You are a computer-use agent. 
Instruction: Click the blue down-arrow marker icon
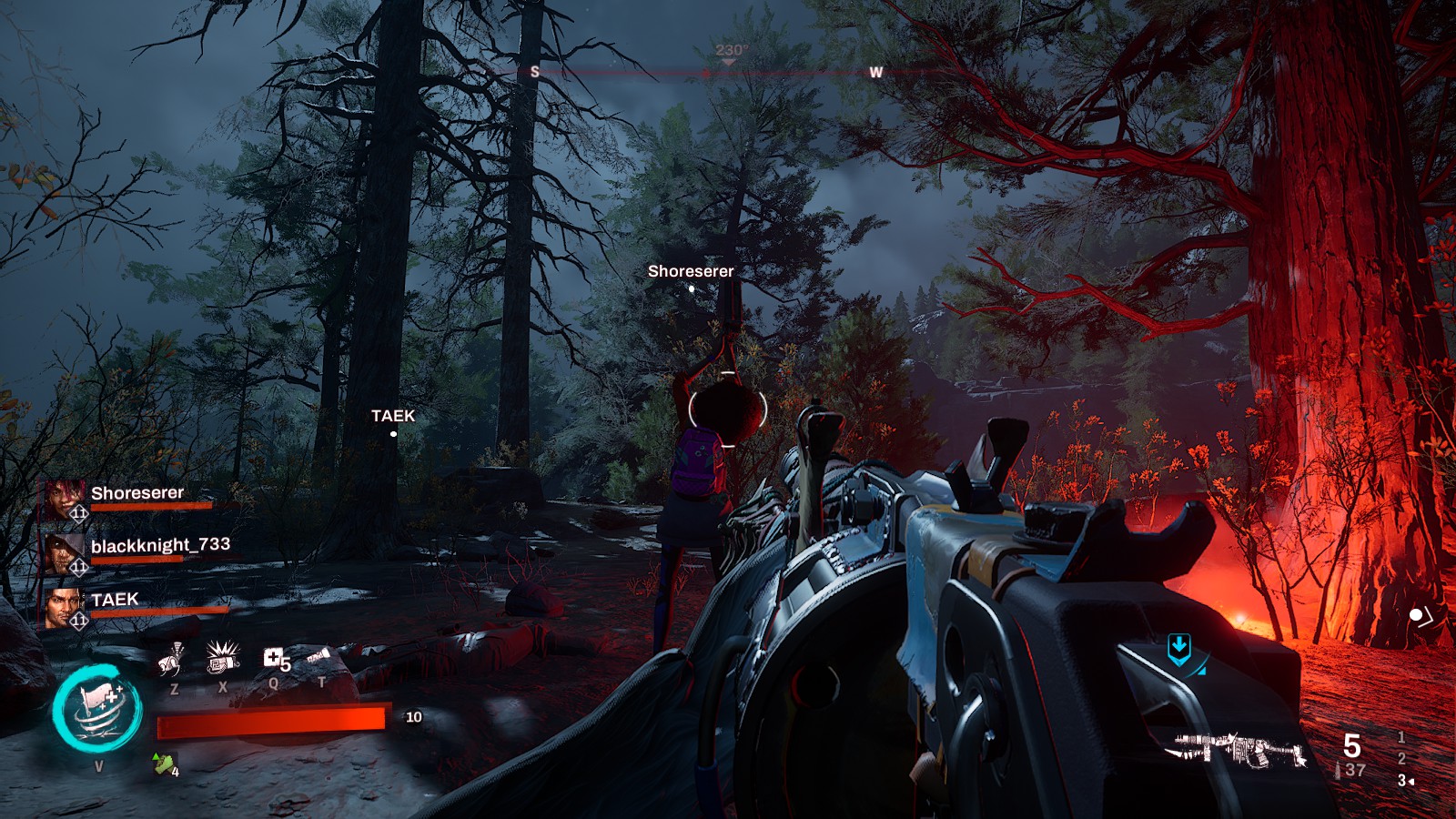(1179, 647)
